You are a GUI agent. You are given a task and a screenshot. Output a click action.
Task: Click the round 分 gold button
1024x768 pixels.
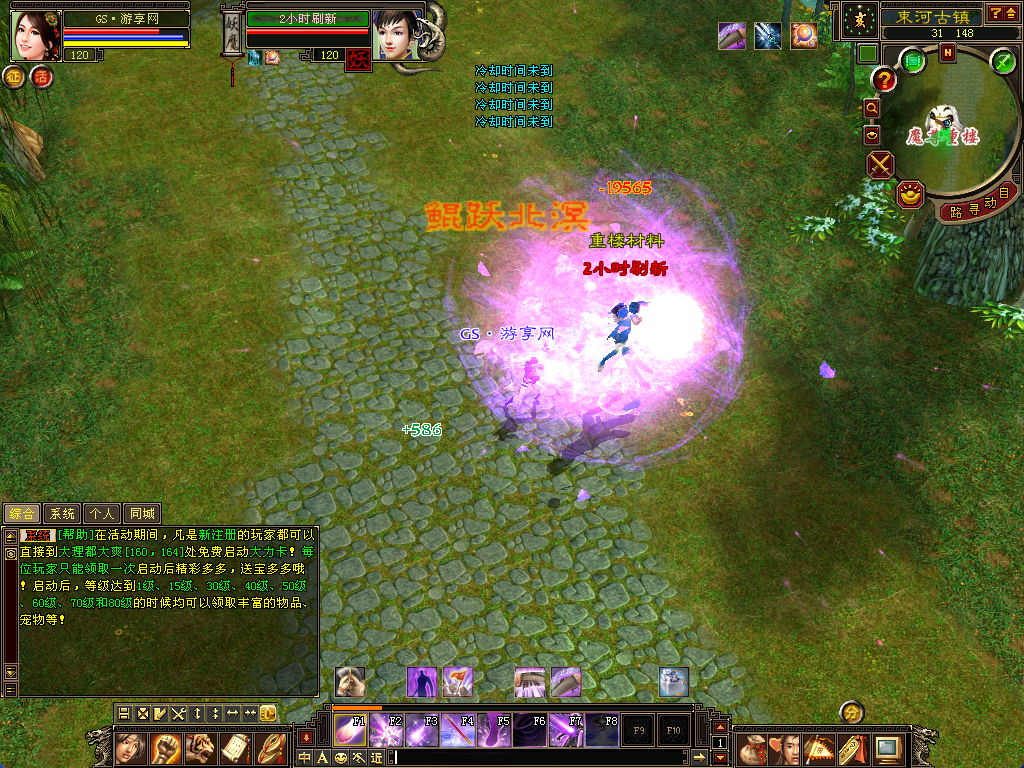(x=851, y=711)
